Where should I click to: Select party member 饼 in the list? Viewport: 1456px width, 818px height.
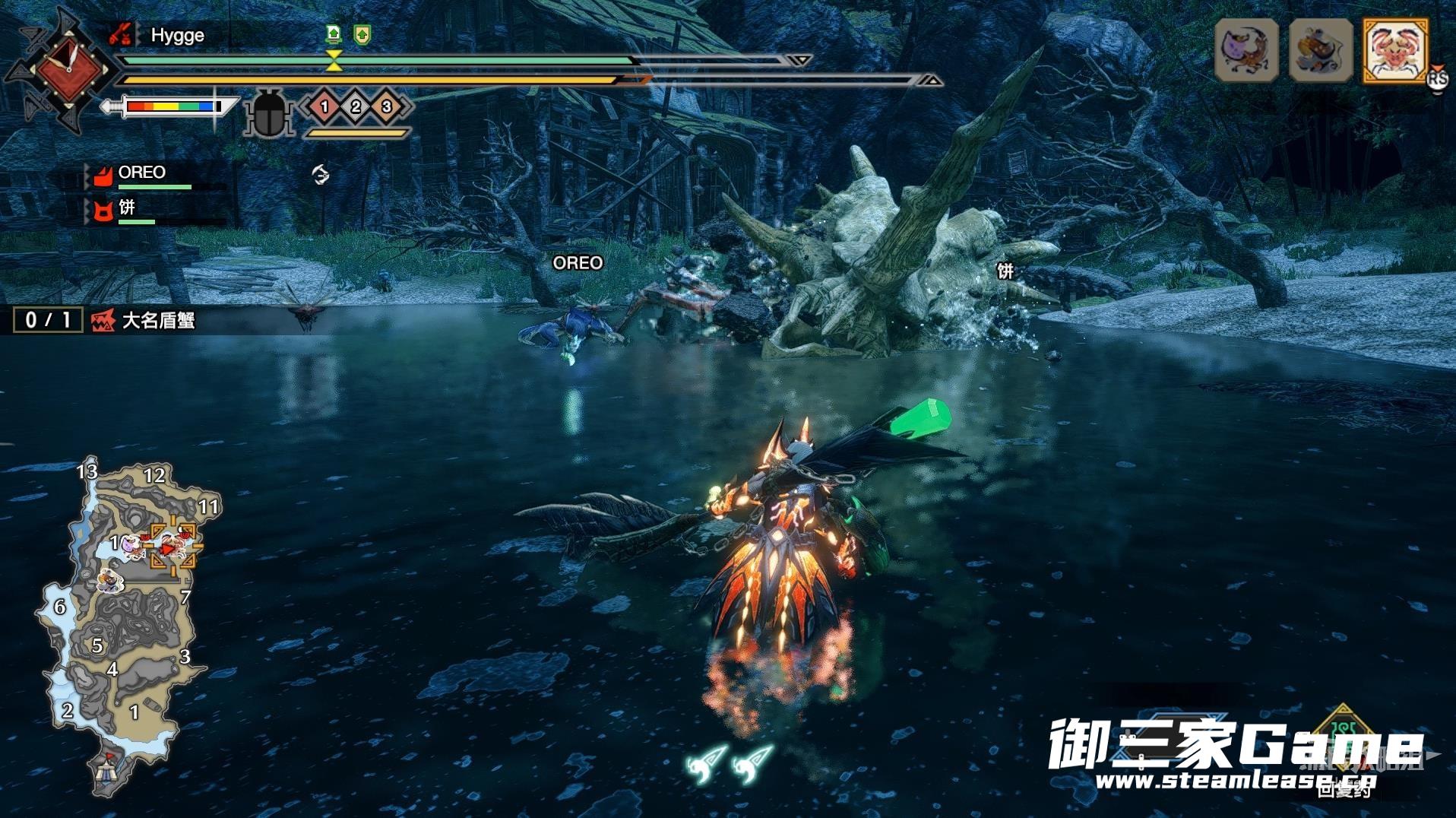point(127,208)
